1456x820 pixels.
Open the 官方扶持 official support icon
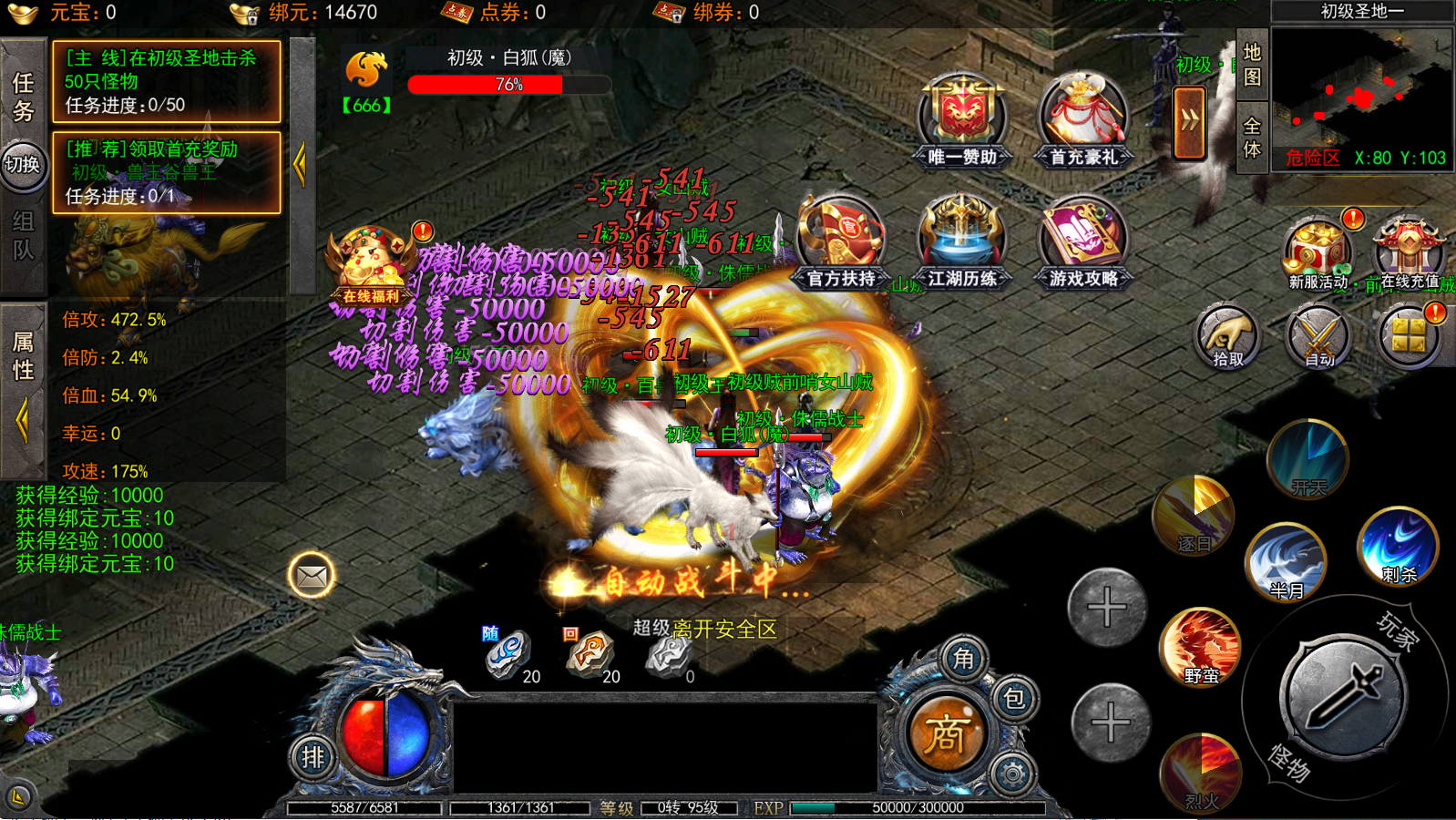tap(841, 241)
